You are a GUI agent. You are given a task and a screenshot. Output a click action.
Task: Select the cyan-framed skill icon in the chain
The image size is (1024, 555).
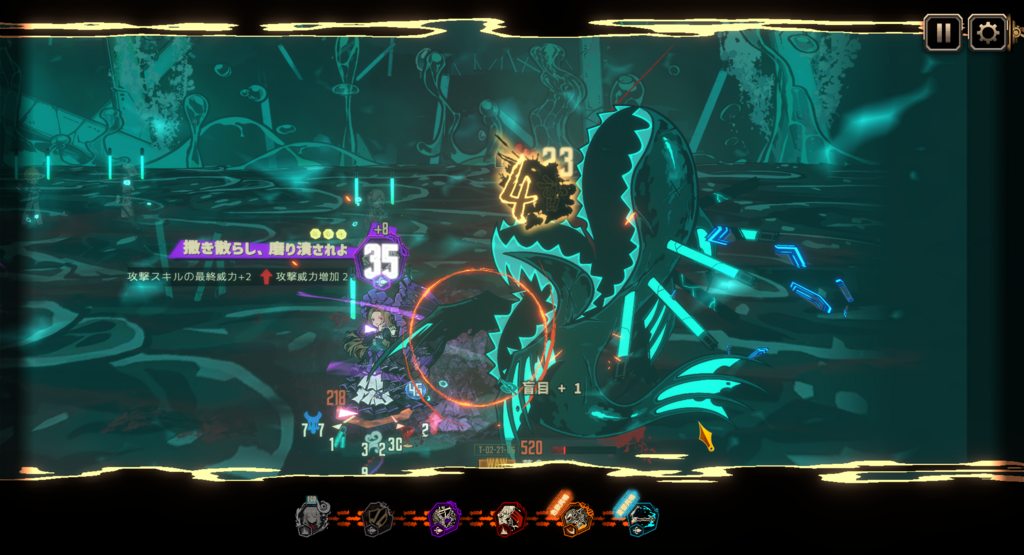coord(642,518)
